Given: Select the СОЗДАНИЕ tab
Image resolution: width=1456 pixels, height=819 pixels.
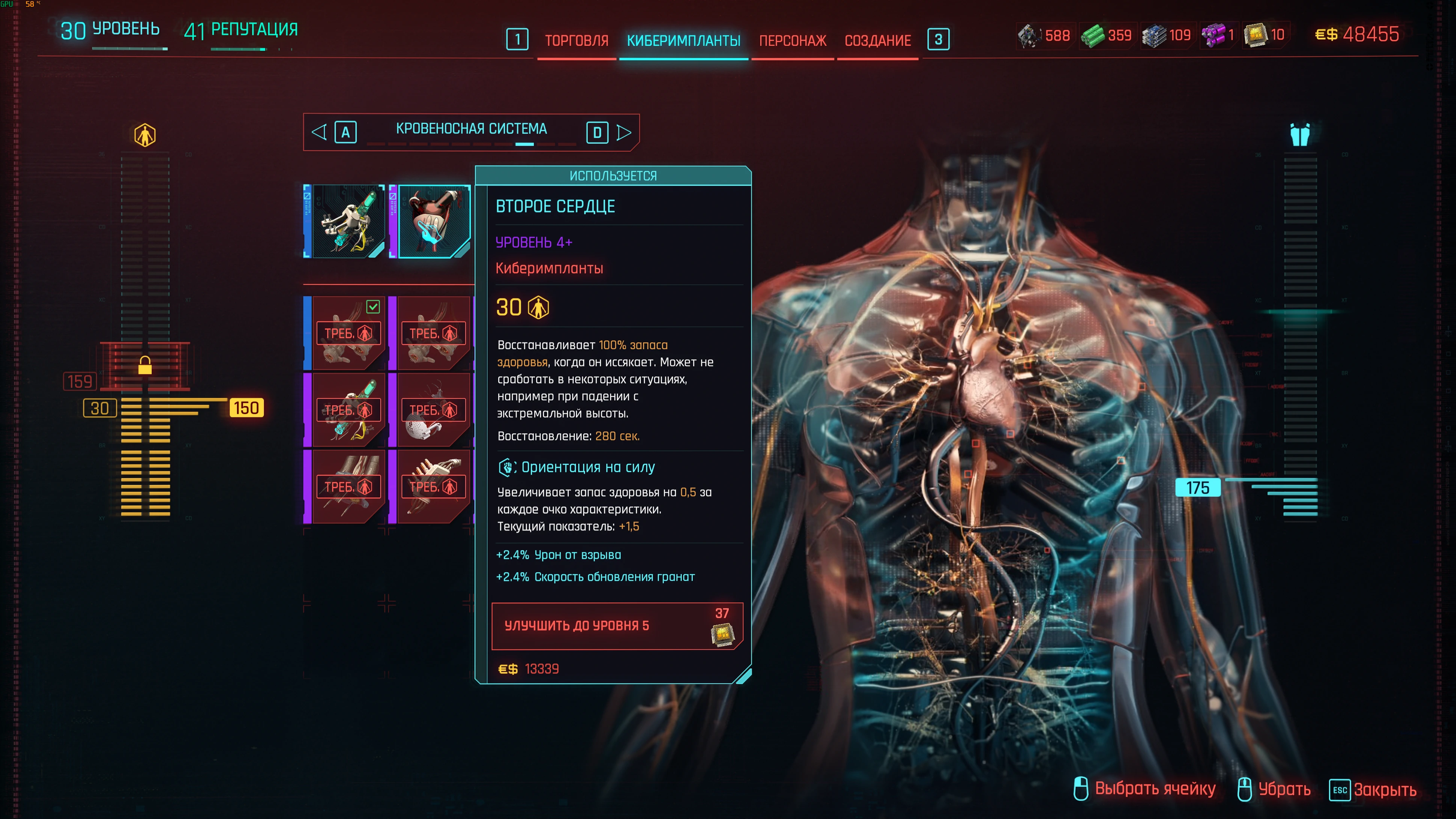Looking at the screenshot, I should (x=877, y=41).
